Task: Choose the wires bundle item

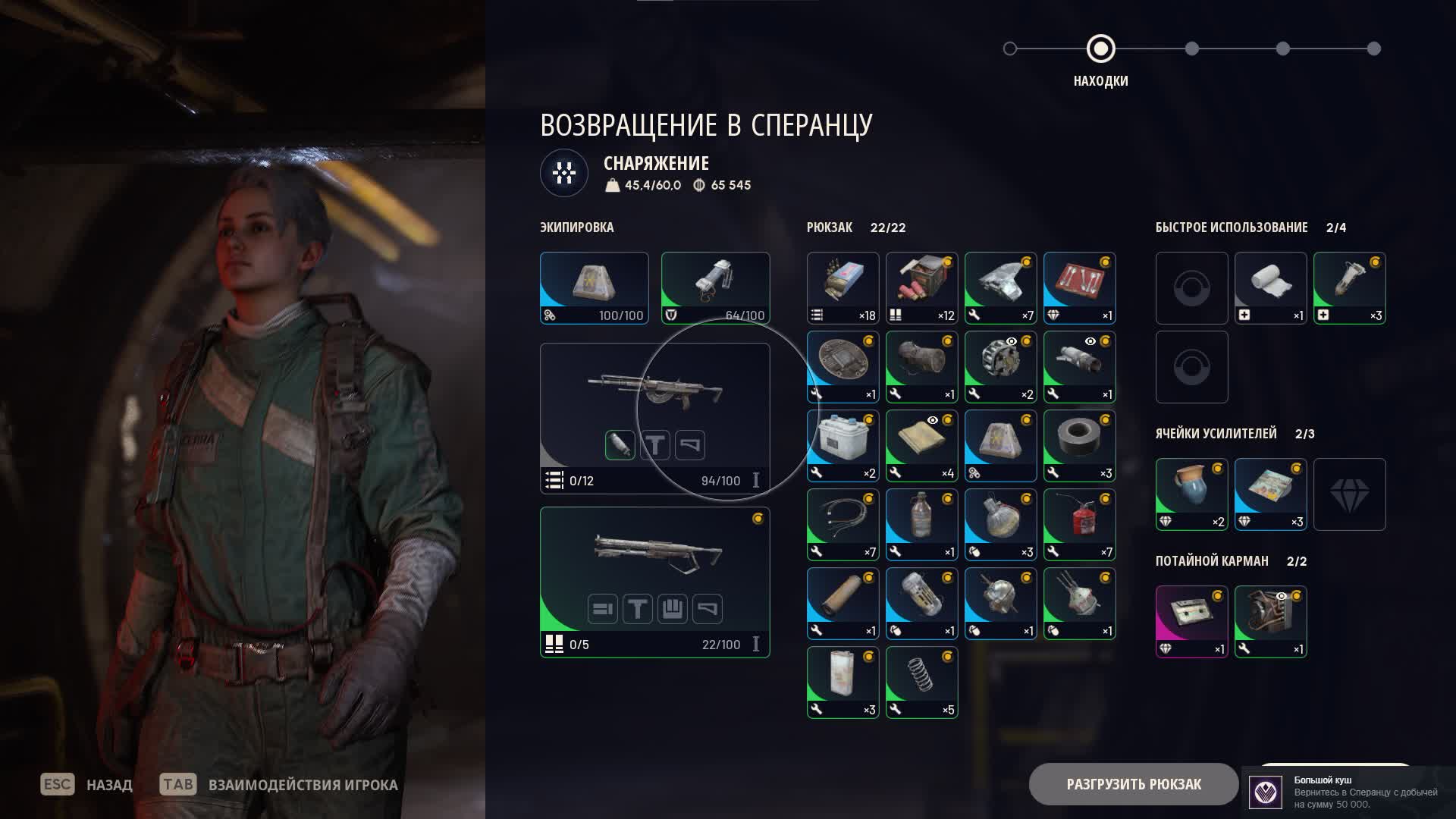Action: pyautogui.click(x=843, y=525)
